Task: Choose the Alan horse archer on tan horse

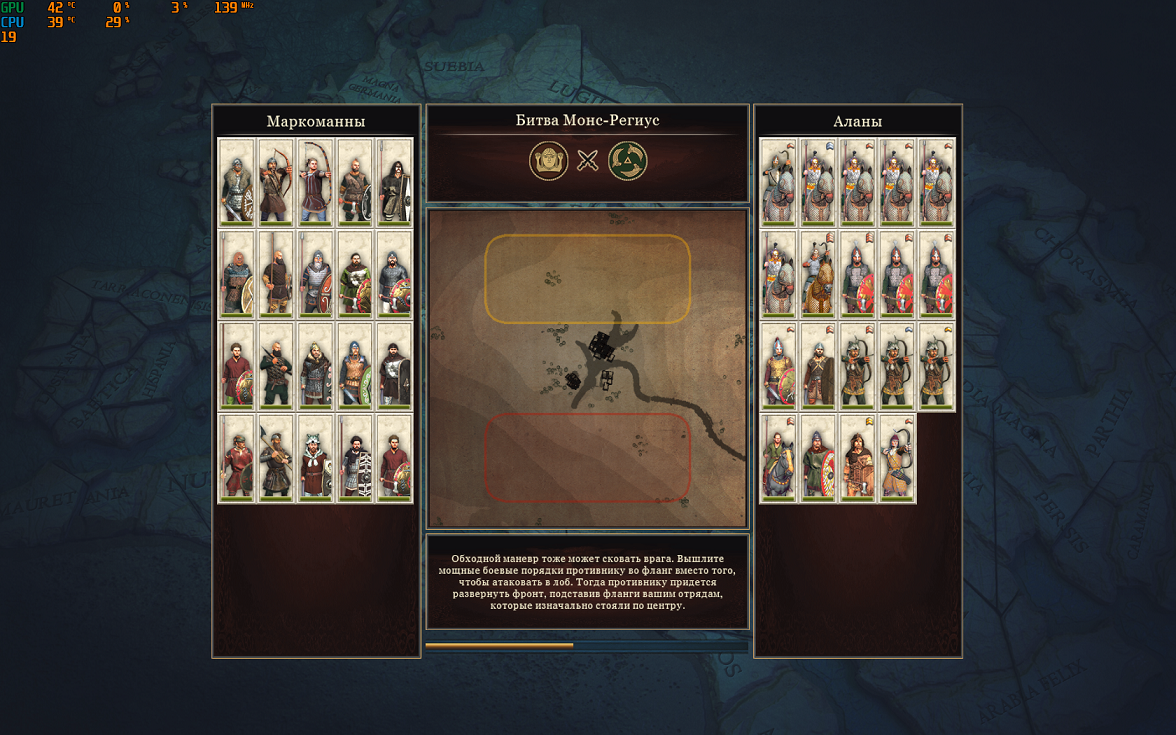Action: (819, 274)
